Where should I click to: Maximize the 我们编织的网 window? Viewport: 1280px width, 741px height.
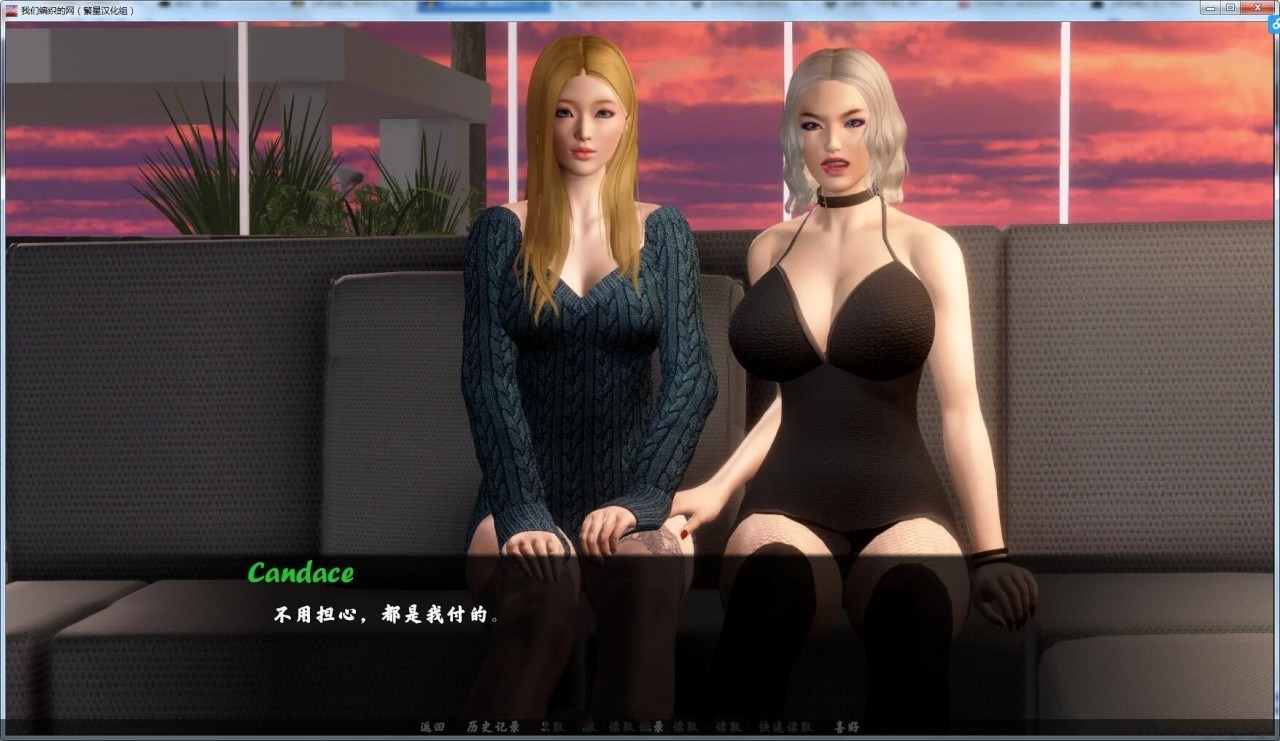(x=1231, y=7)
